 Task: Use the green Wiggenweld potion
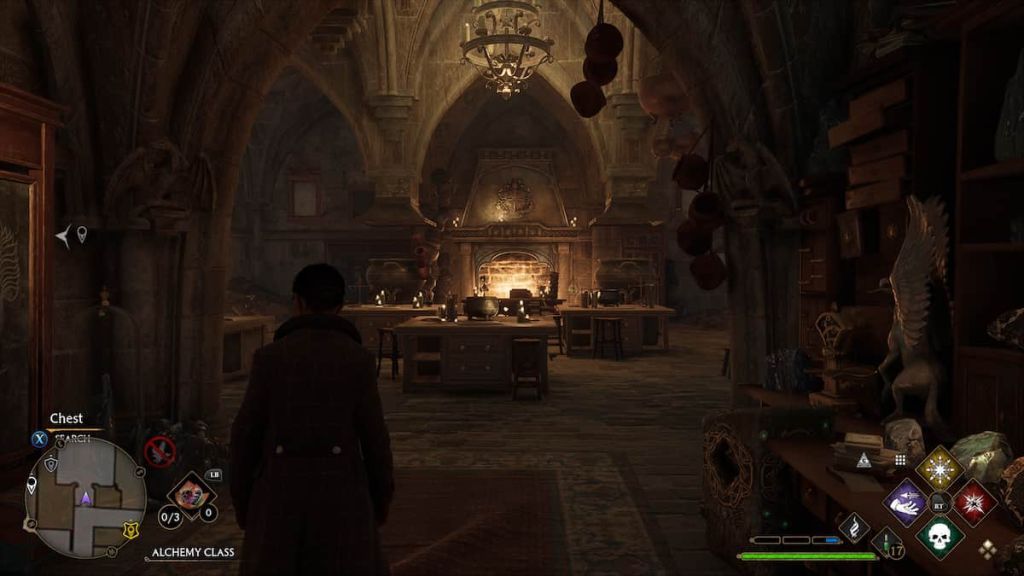click(885, 545)
